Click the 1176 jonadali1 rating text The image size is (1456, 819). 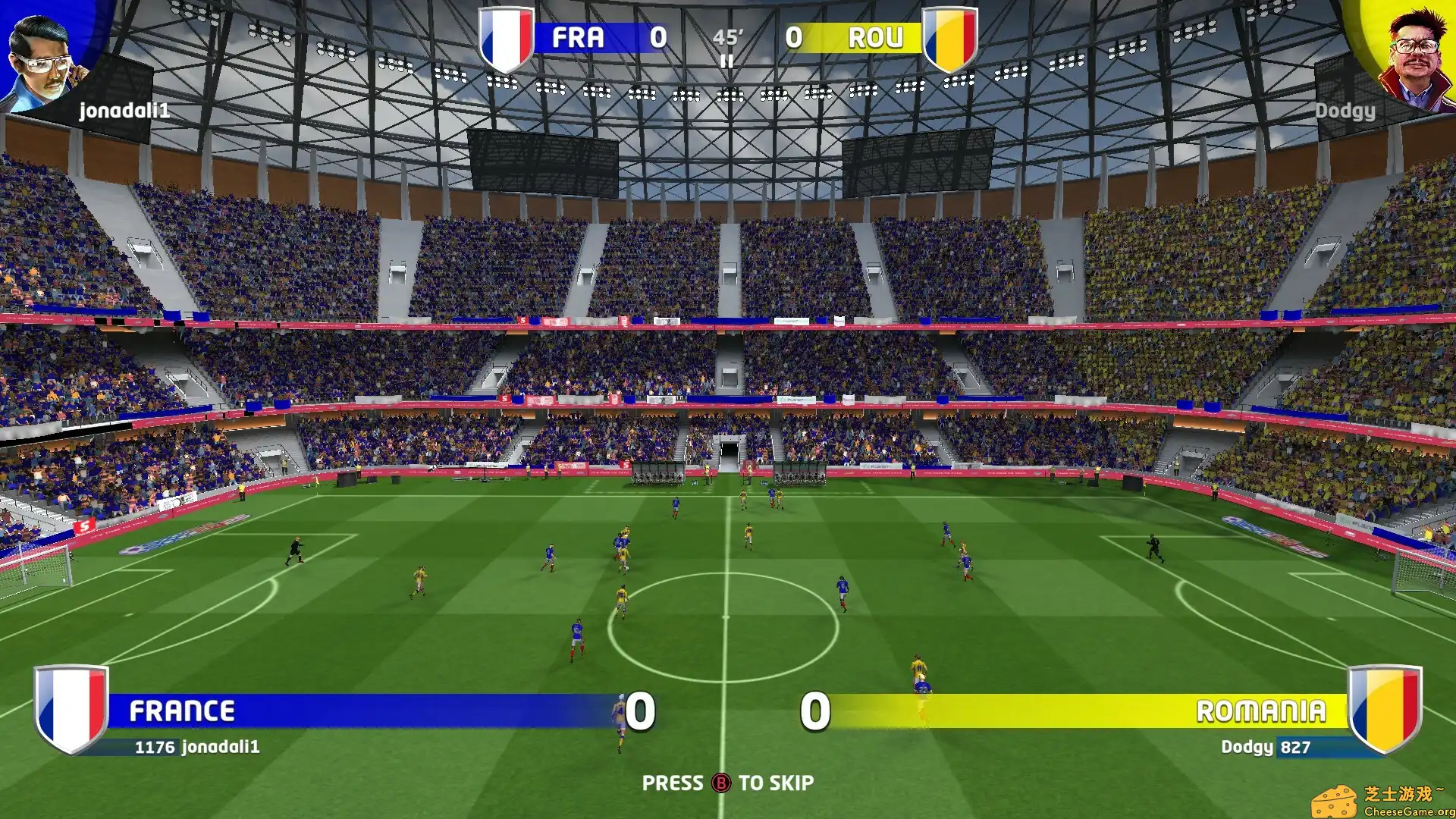coord(197,746)
